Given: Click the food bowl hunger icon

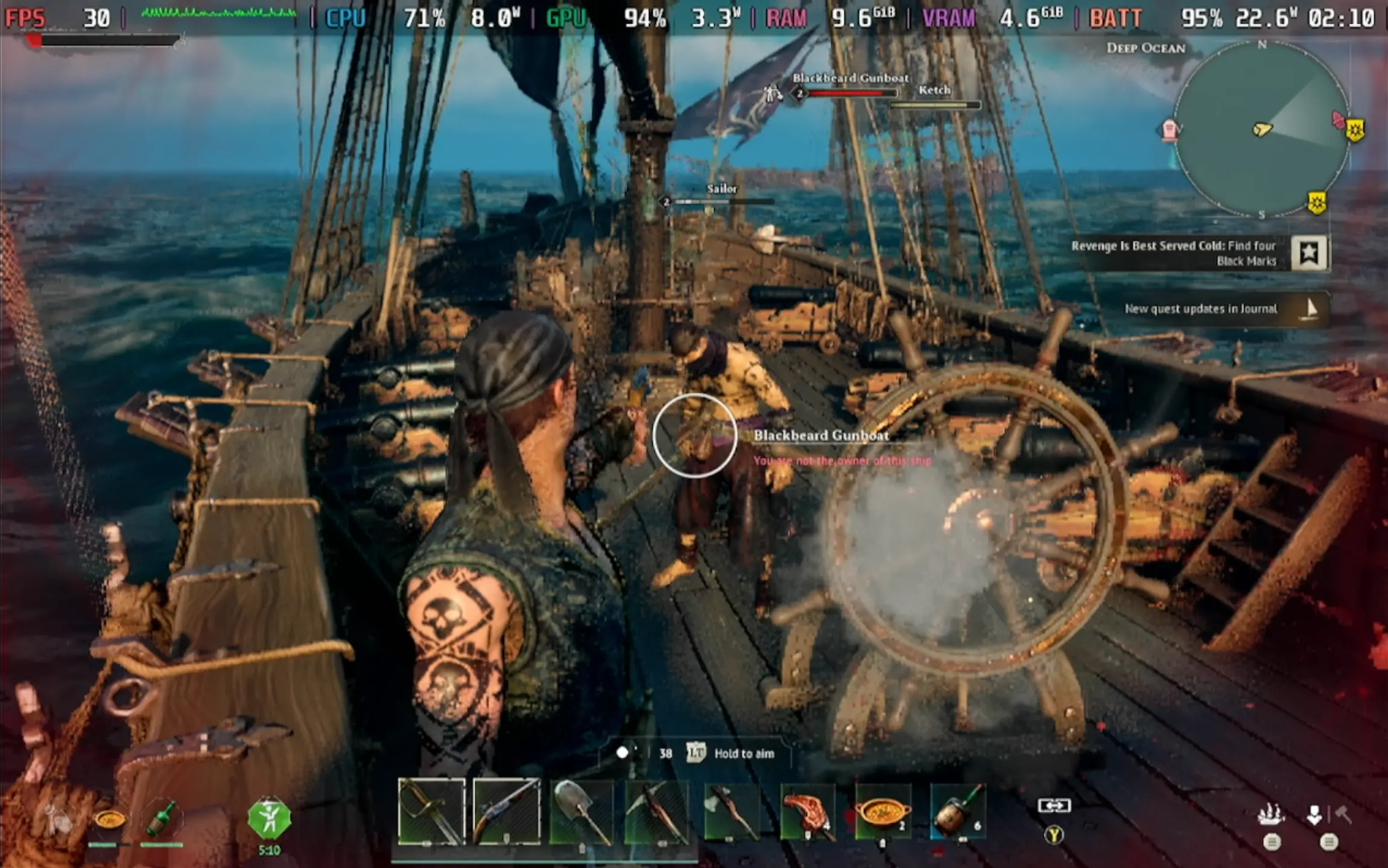Looking at the screenshot, I should click(110, 819).
